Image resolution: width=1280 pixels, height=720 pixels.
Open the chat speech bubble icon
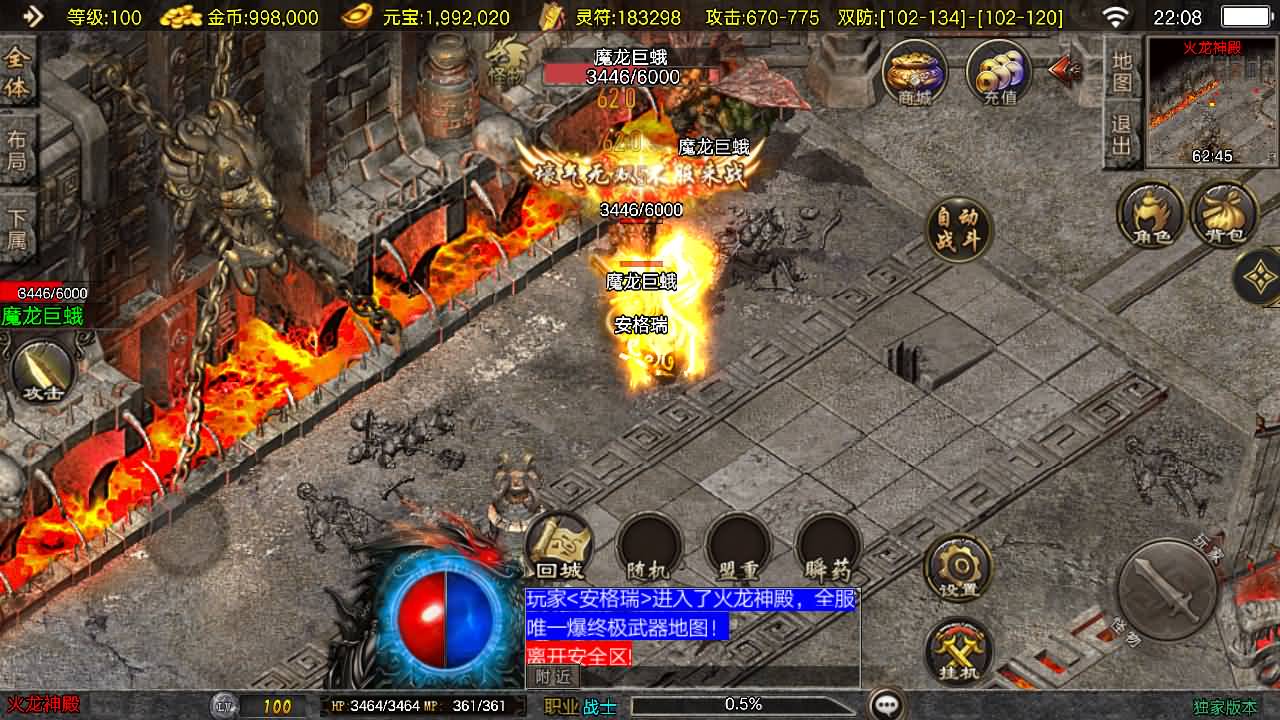click(886, 705)
